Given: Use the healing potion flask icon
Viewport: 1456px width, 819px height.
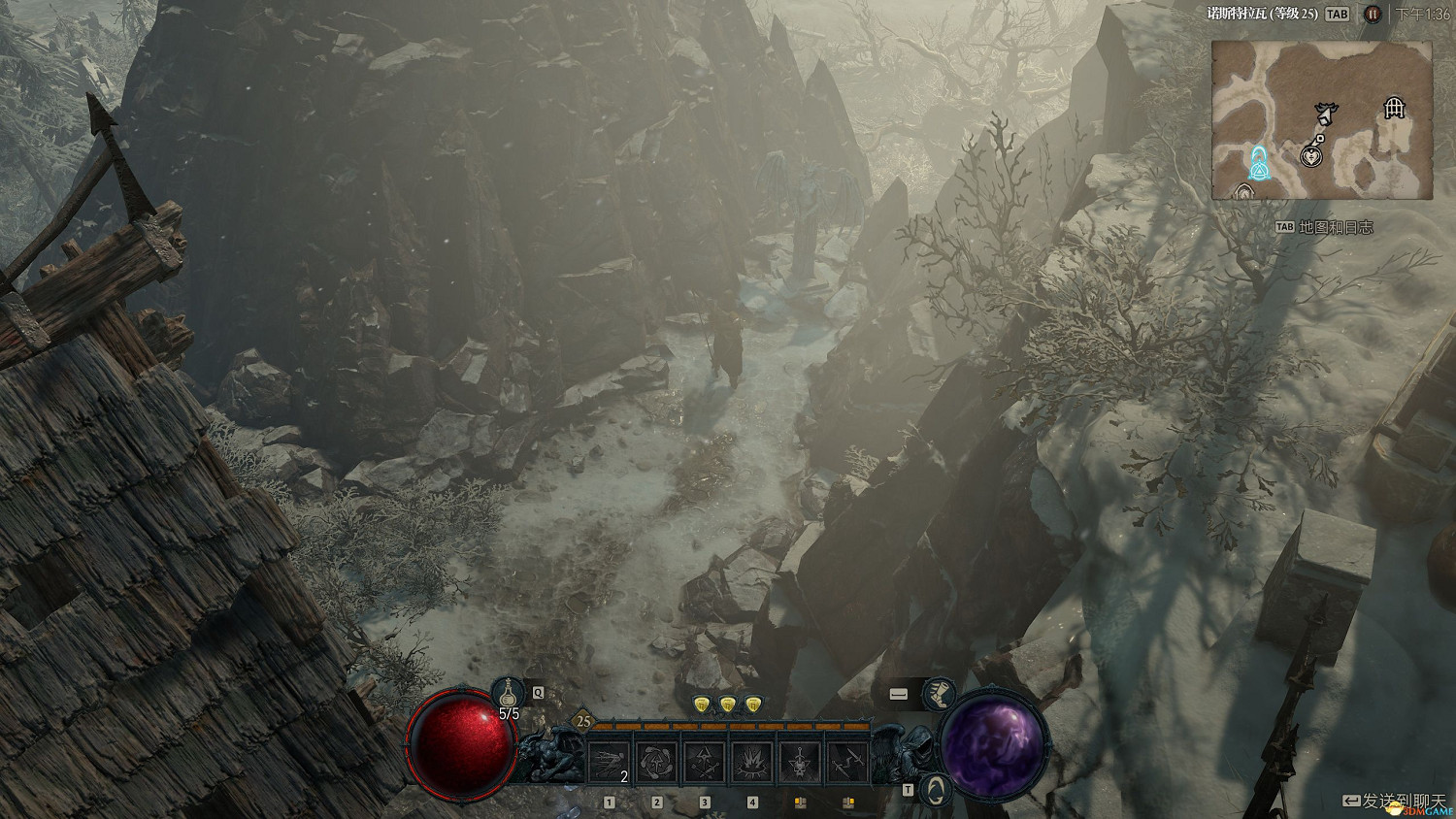Looking at the screenshot, I should pyautogui.click(x=508, y=694).
